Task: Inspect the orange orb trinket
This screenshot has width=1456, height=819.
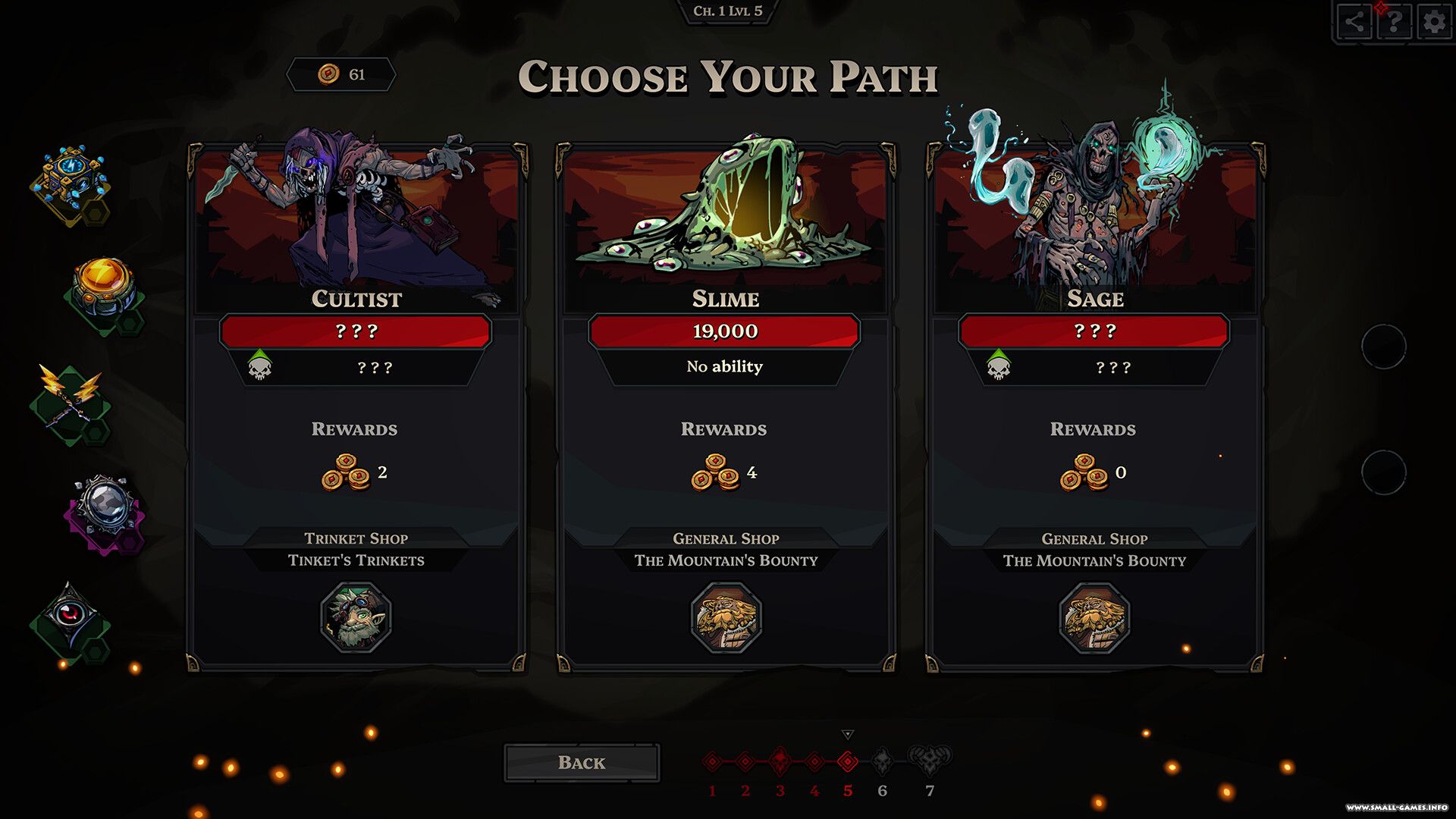Action: [104, 288]
